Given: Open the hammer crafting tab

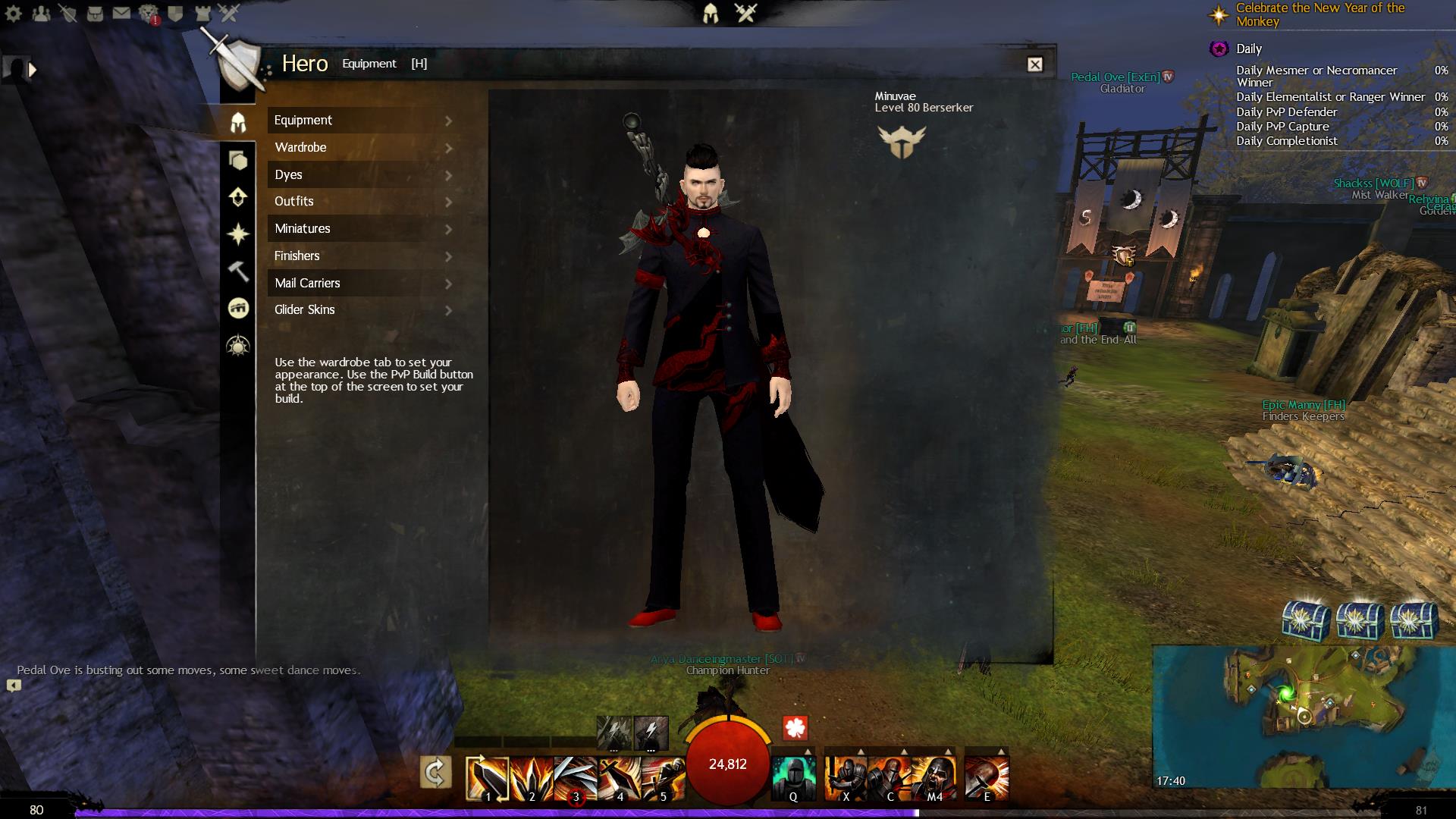Looking at the screenshot, I should point(238,271).
